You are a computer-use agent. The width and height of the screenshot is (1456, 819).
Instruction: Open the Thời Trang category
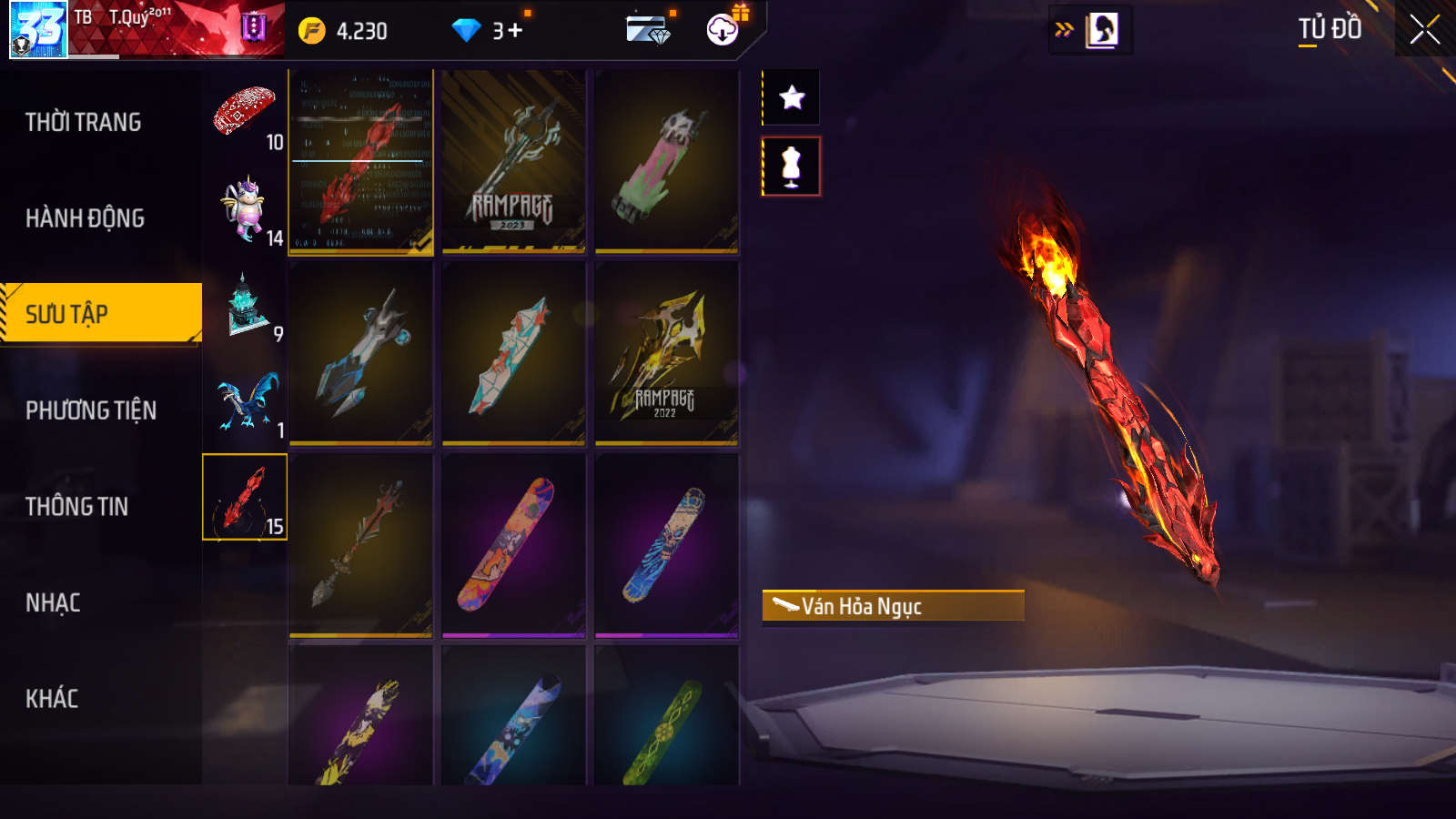click(84, 122)
